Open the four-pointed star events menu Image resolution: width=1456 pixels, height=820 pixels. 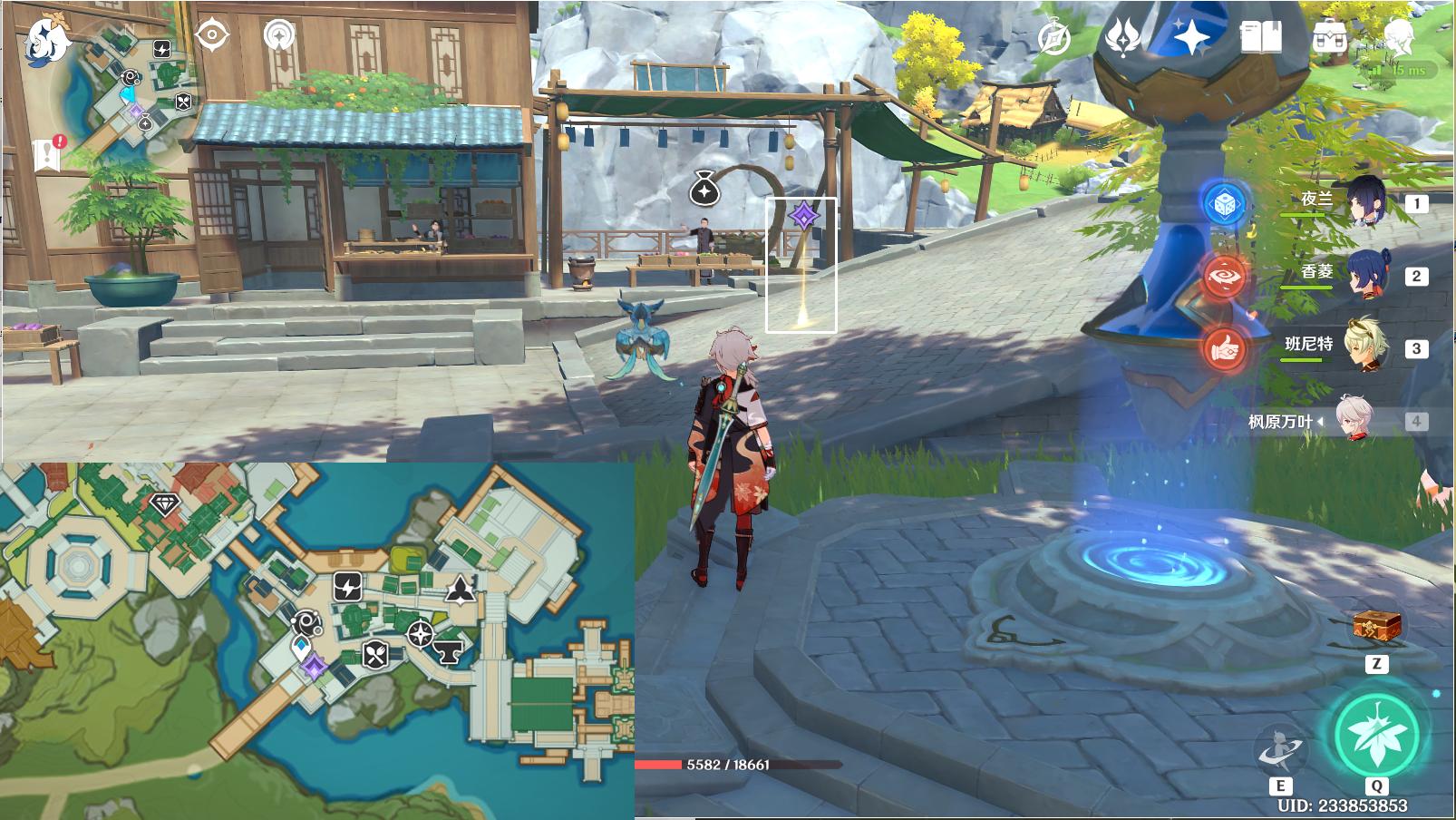point(1190,37)
